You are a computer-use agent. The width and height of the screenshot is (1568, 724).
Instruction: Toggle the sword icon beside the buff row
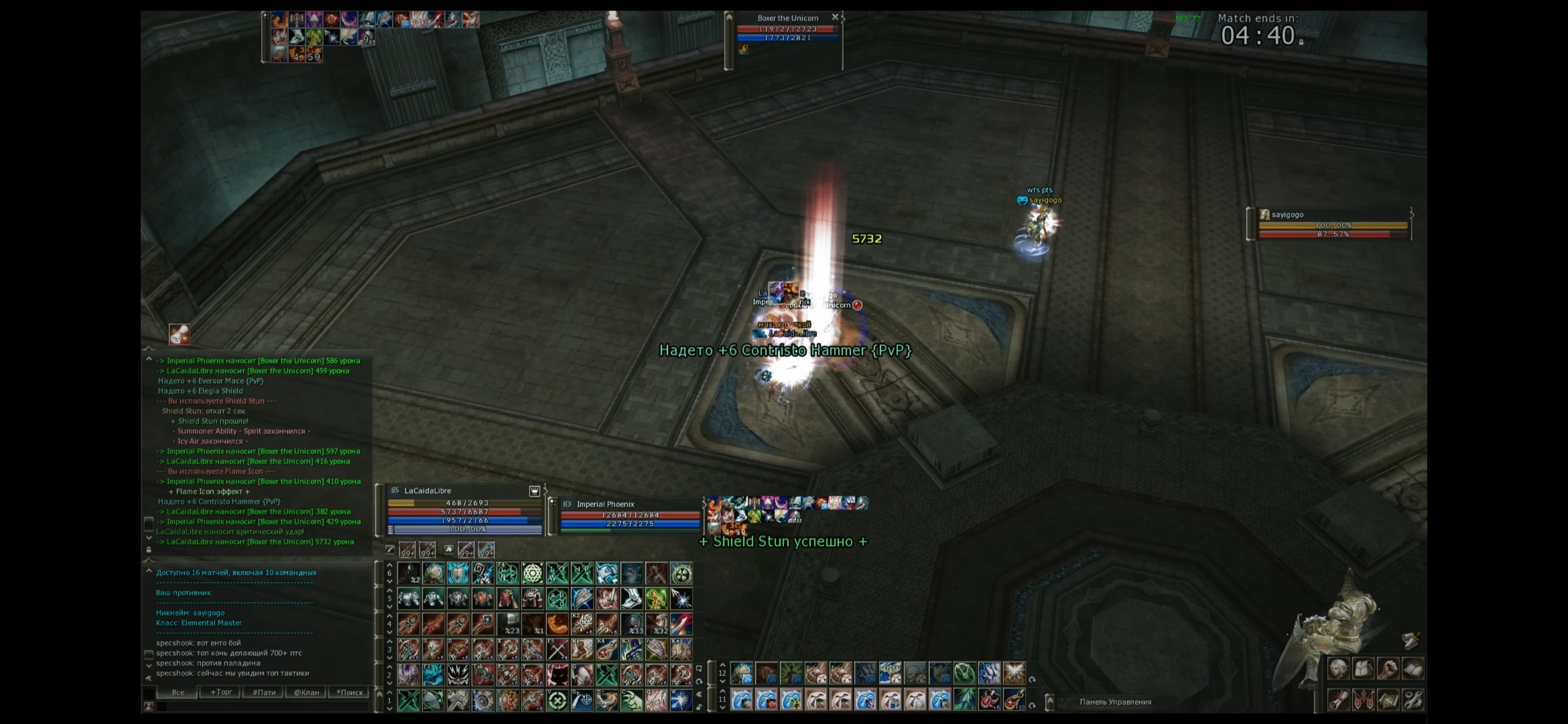[x=391, y=550]
